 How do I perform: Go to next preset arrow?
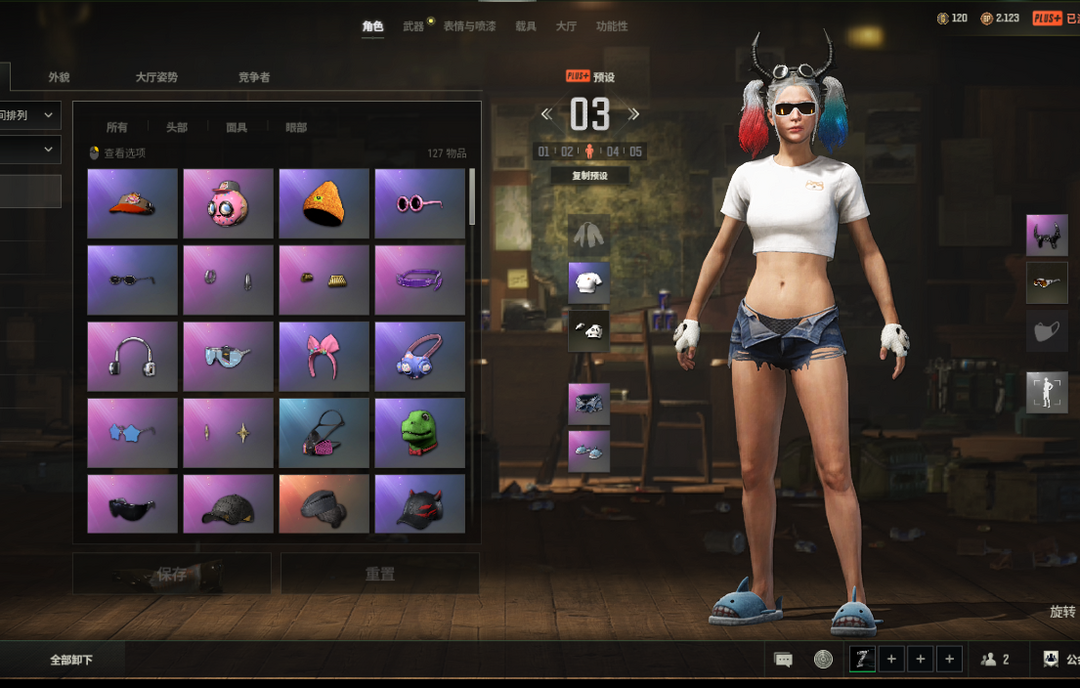point(633,114)
